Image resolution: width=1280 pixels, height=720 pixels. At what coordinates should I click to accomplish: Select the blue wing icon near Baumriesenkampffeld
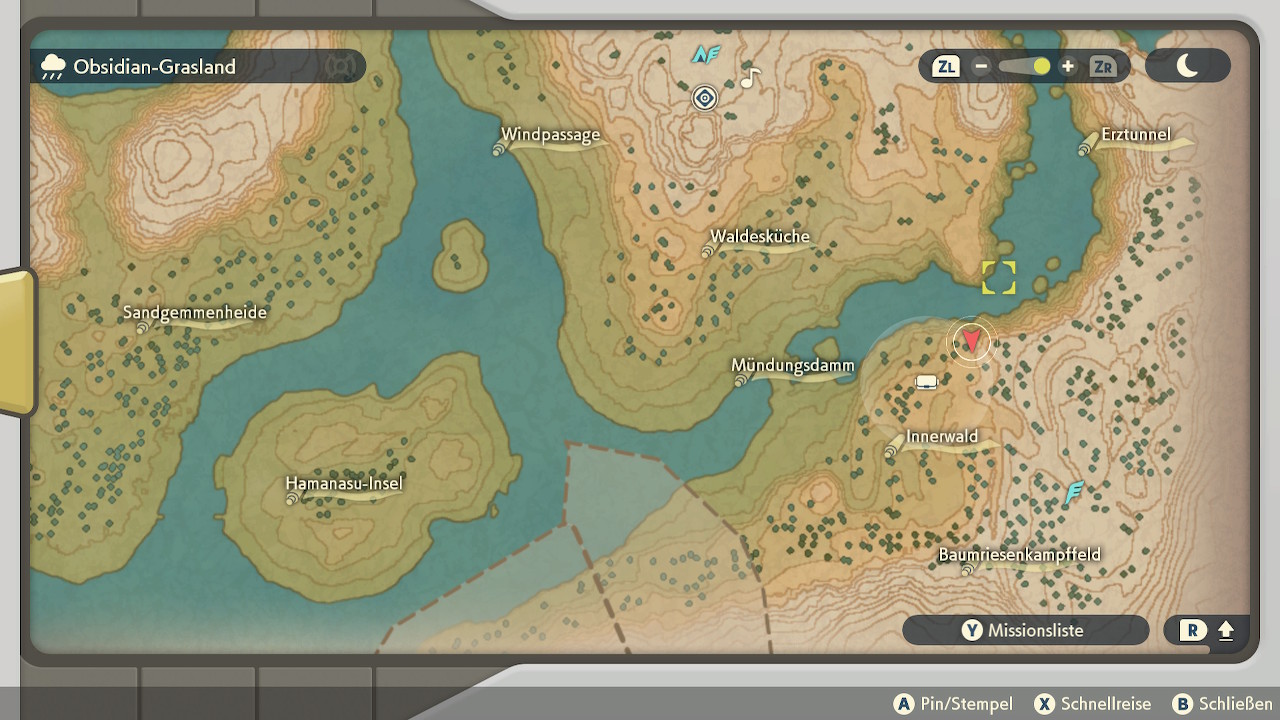1074,492
